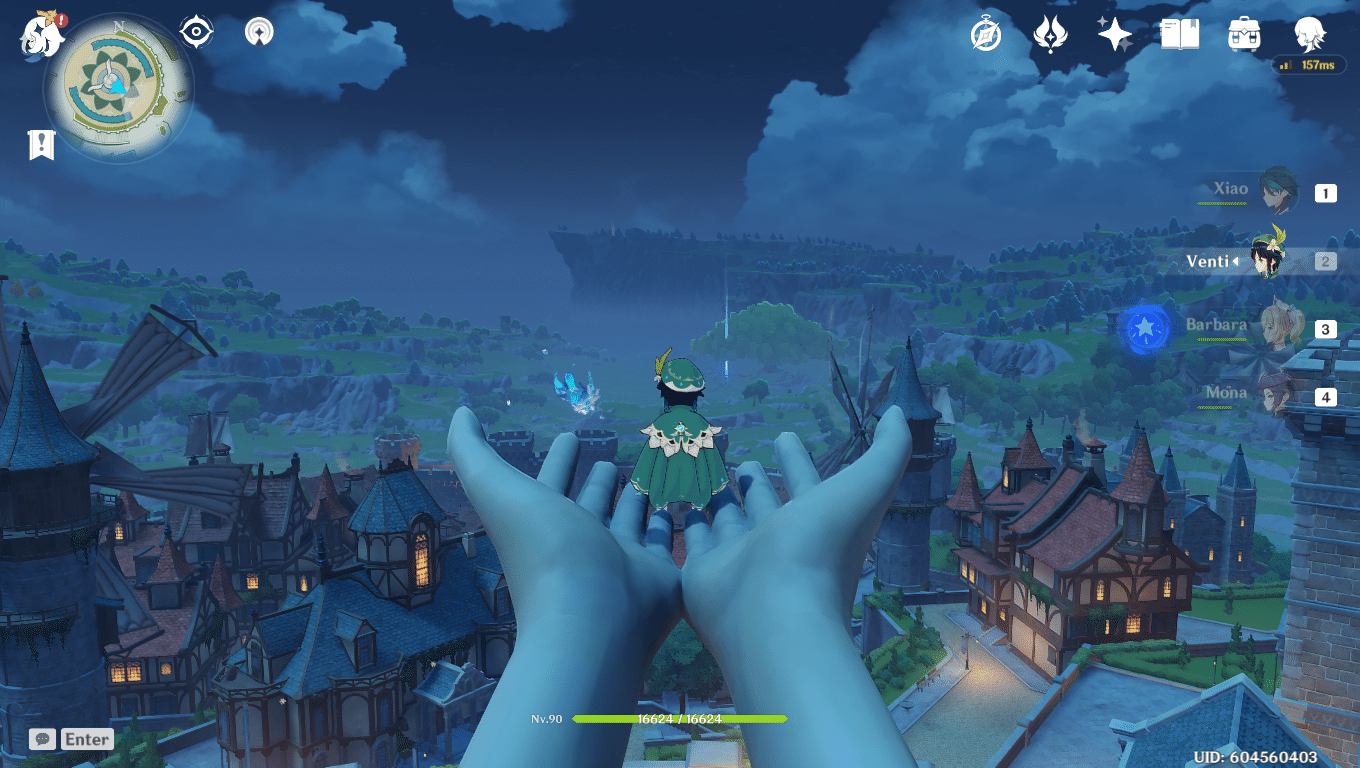The height and width of the screenshot is (768, 1360).
Task: Switch to Barbara in party slot 3
Action: click(1278, 328)
